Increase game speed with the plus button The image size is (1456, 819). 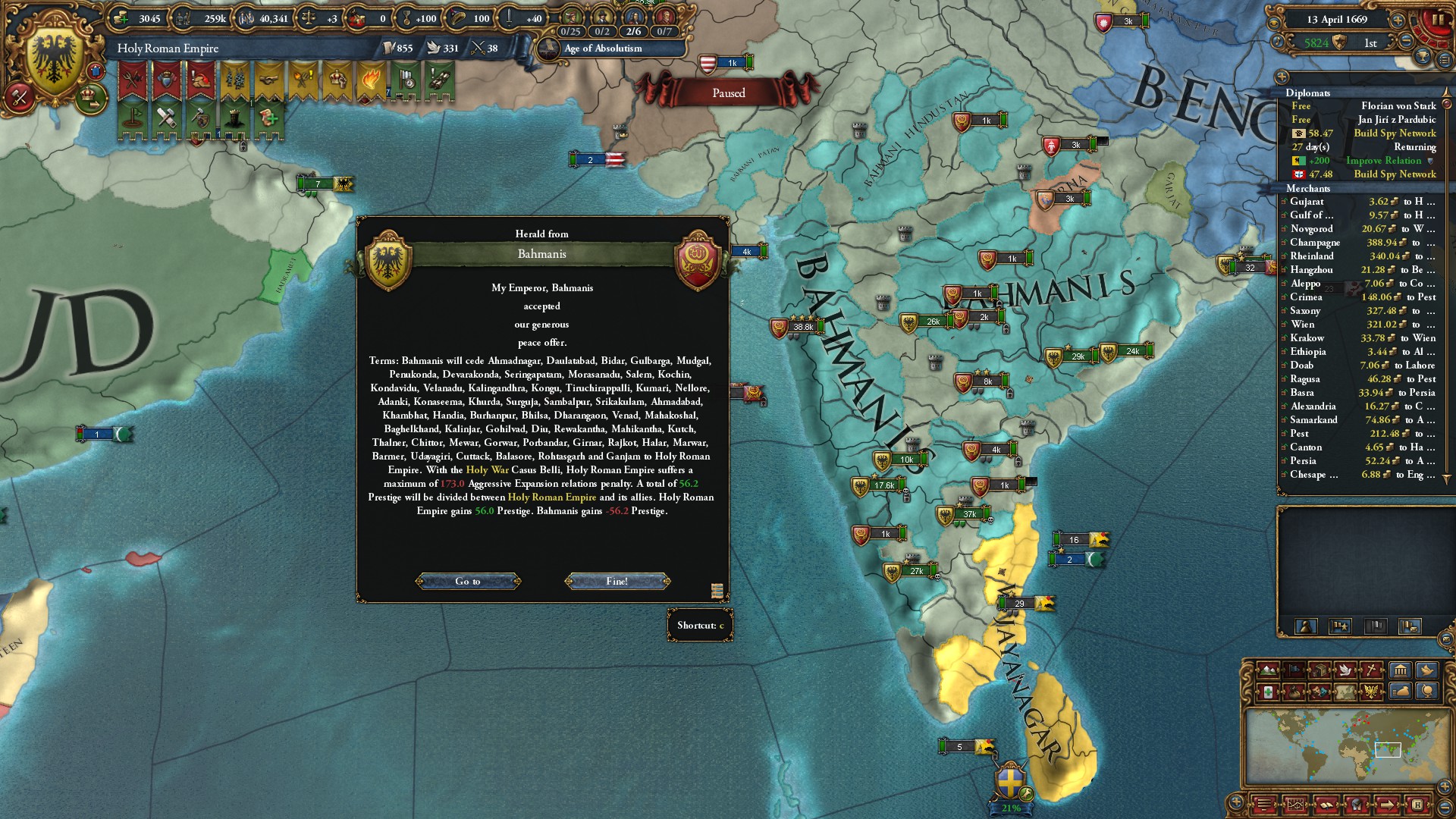click(x=1398, y=20)
